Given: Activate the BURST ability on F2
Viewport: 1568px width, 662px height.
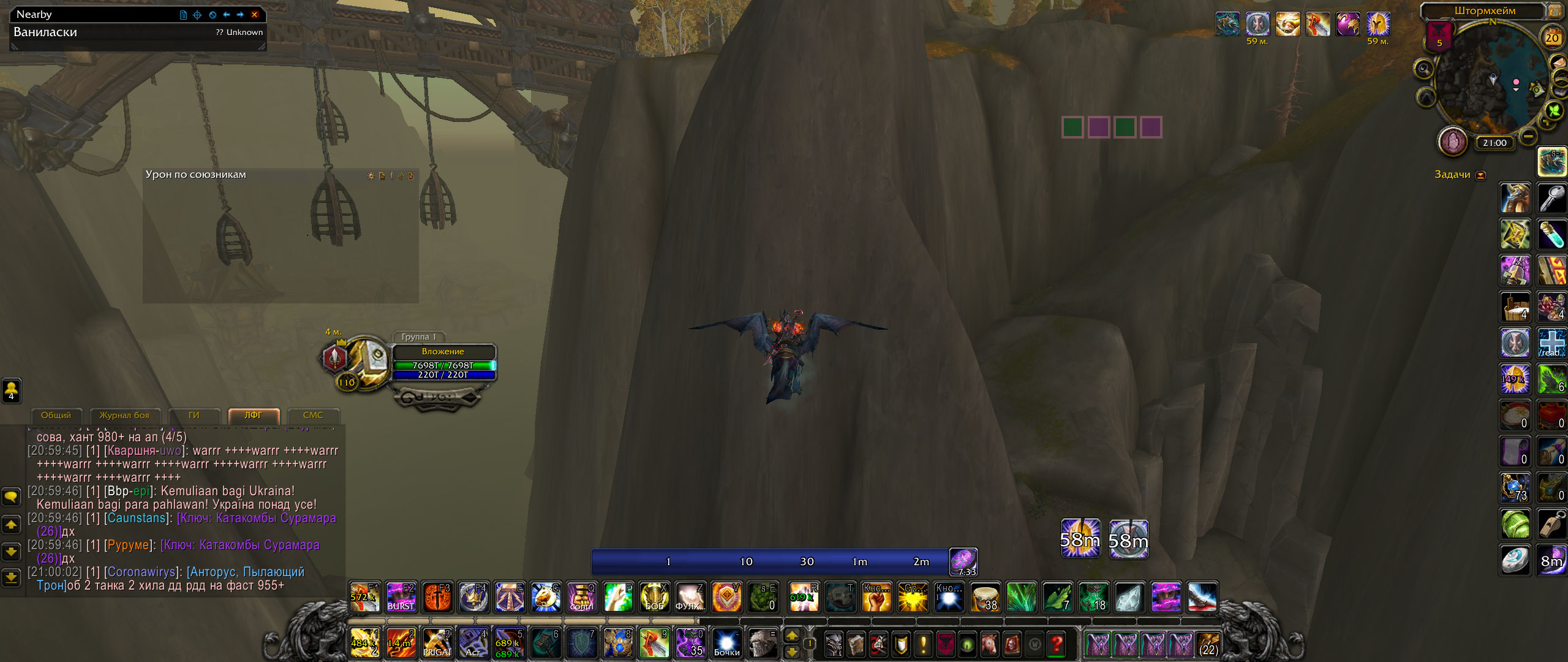Looking at the screenshot, I should tap(401, 597).
